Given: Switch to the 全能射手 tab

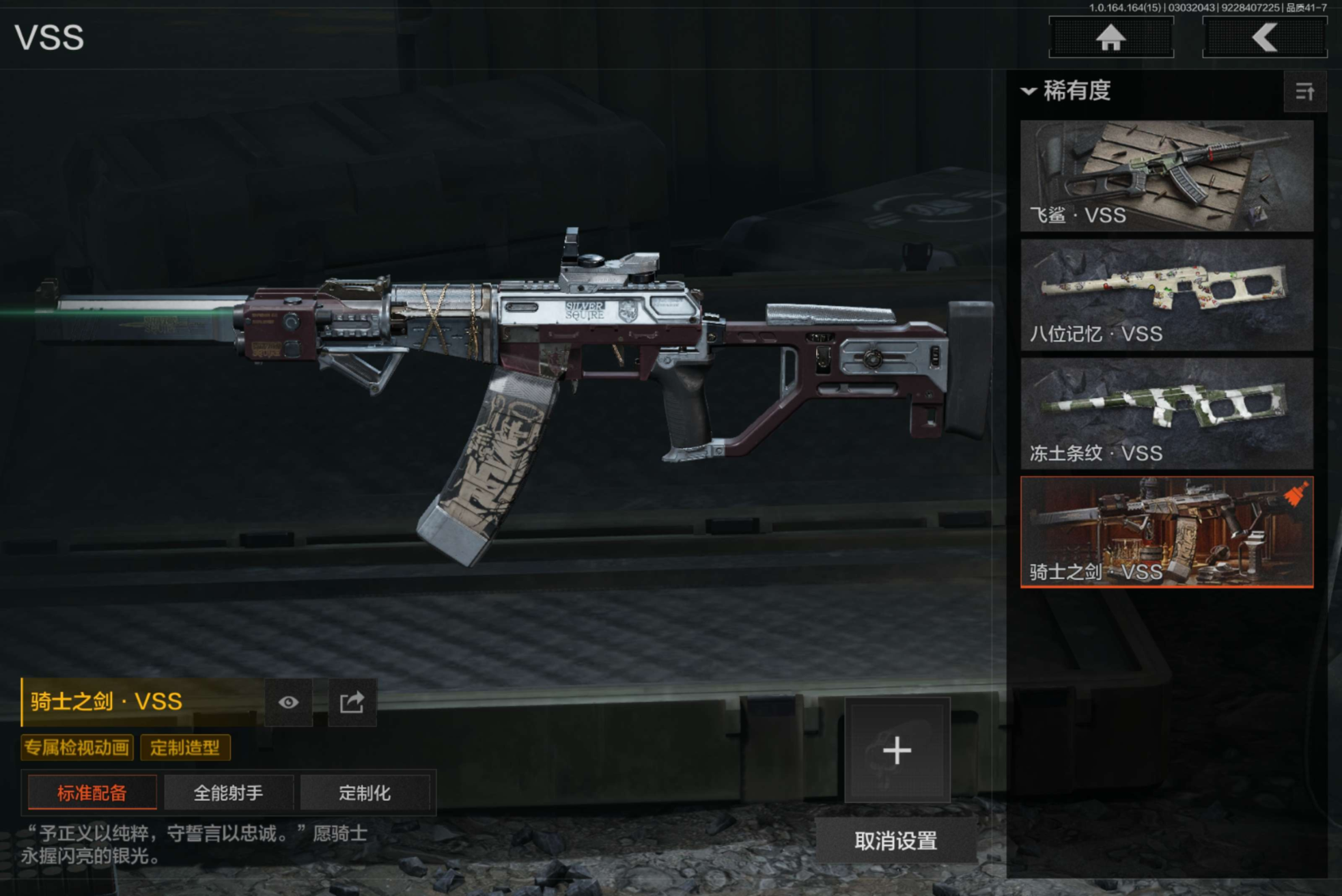Looking at the screenshot, I should [x=228, y=793].
